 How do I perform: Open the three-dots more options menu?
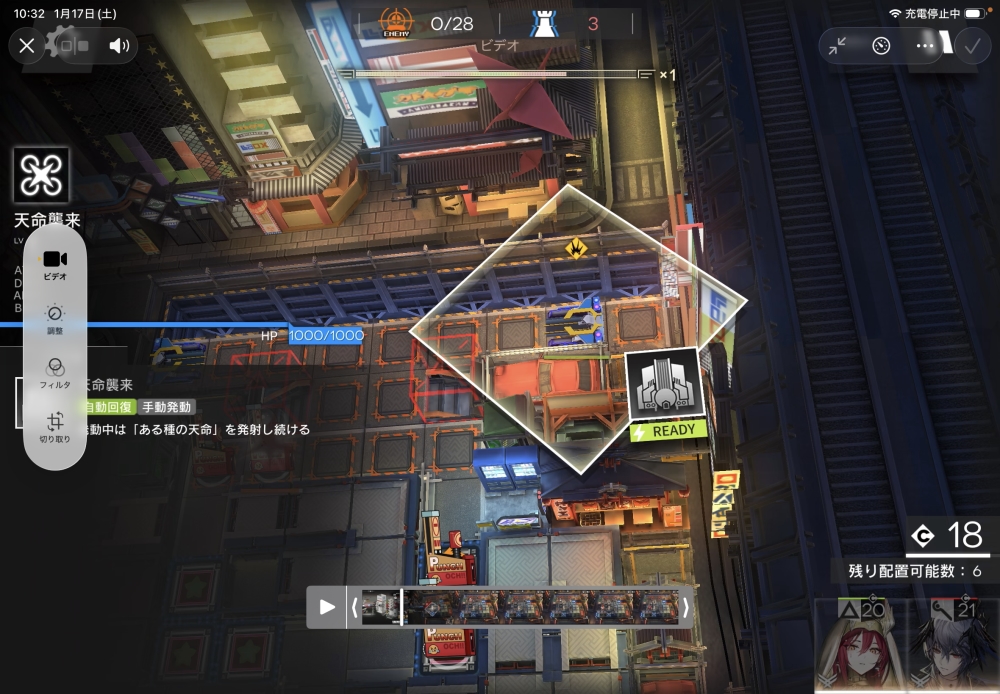[x=925, y=46]
